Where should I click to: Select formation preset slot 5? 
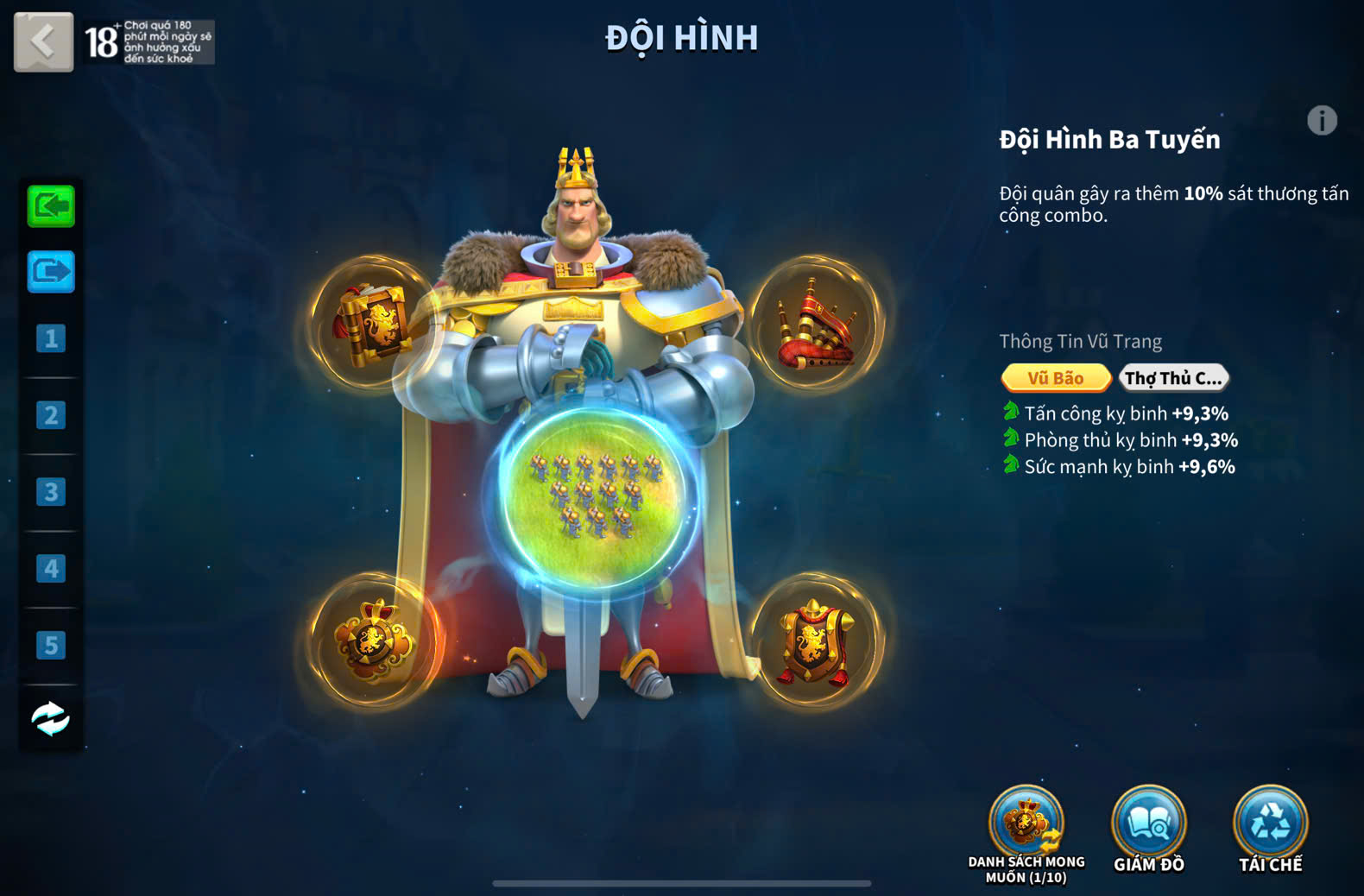pos(51,645)
